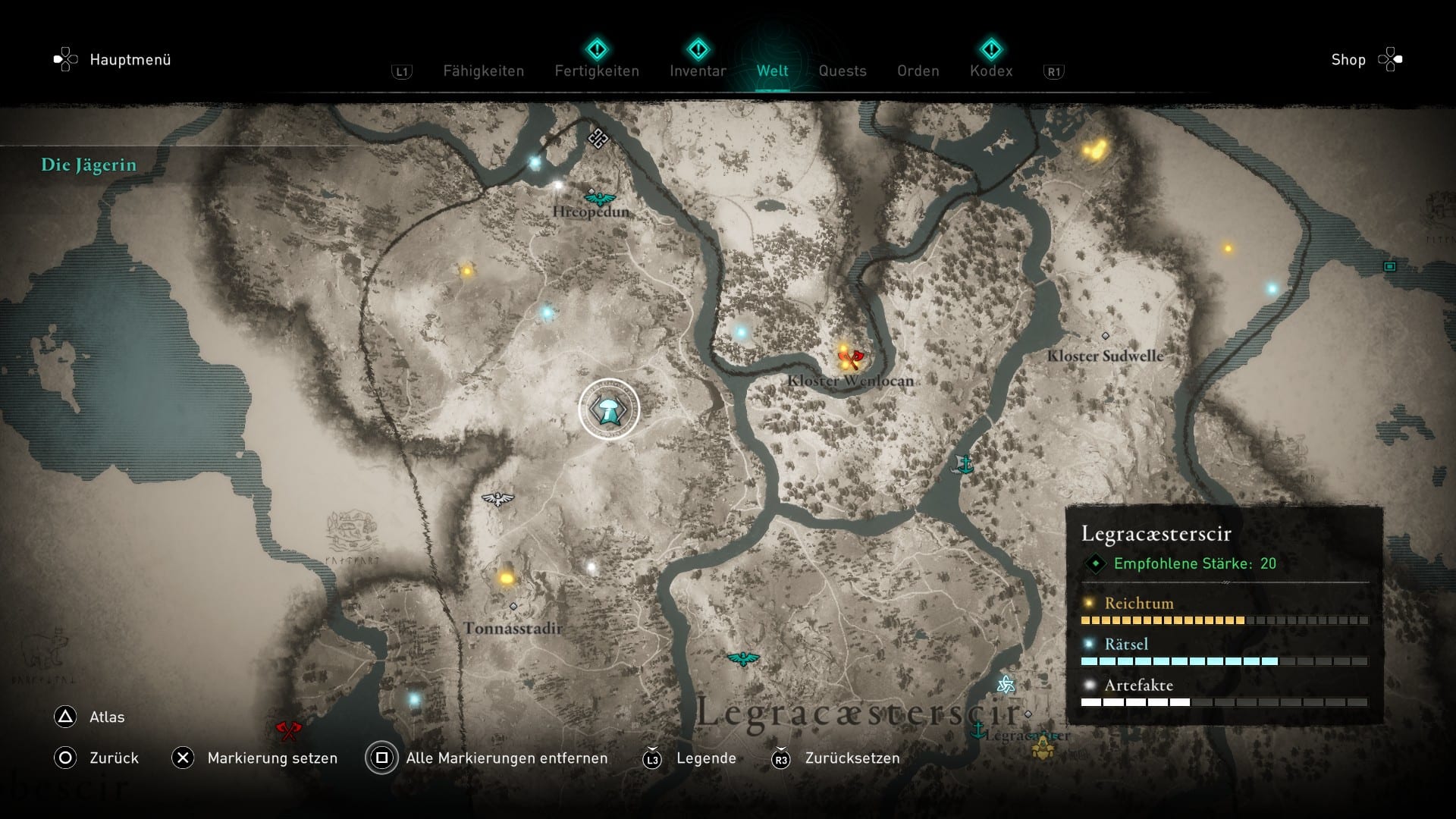Switch to the Kodex tab

coord(990,71)
